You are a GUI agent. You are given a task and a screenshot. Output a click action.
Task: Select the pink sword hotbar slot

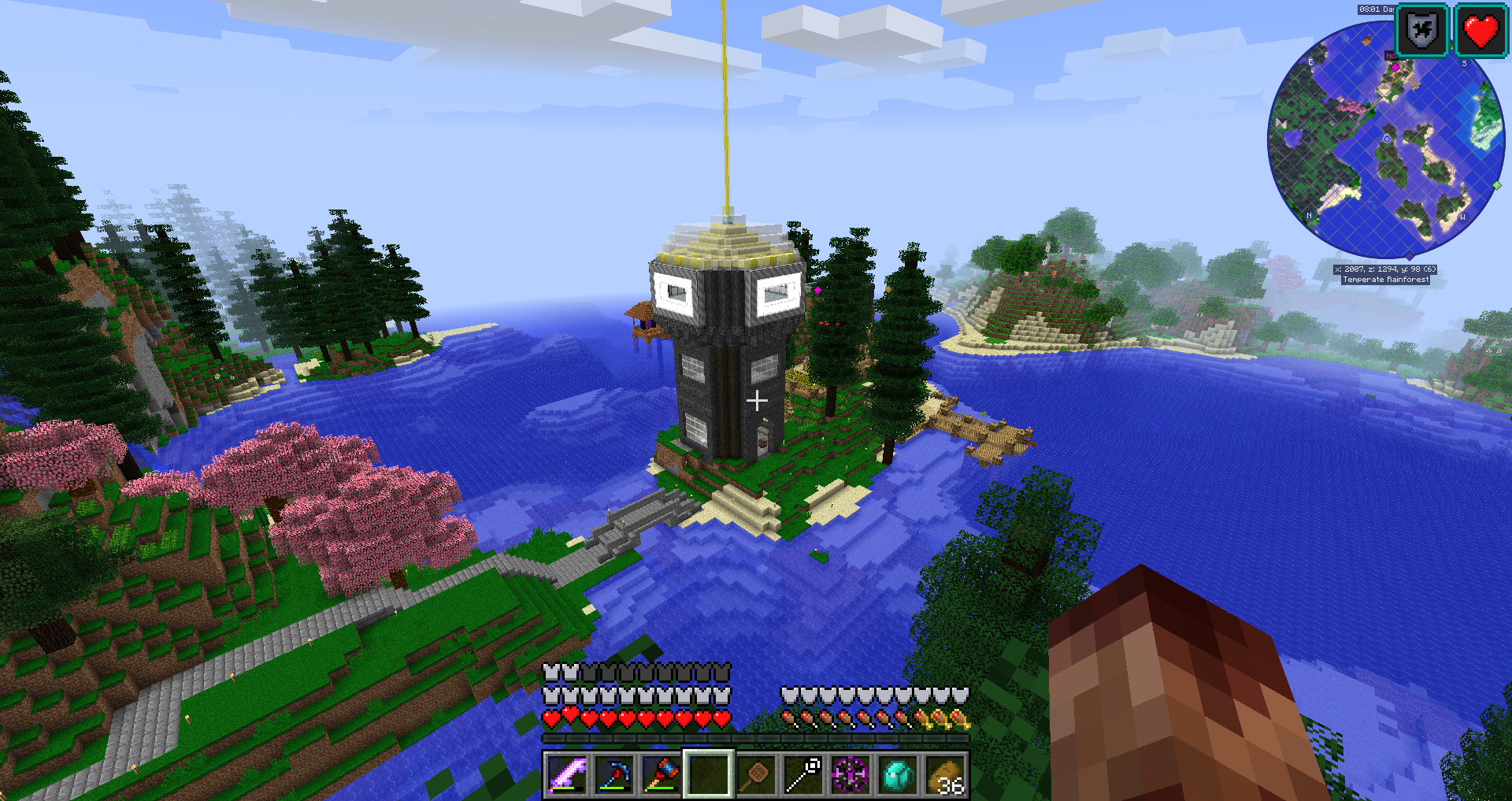567,775
